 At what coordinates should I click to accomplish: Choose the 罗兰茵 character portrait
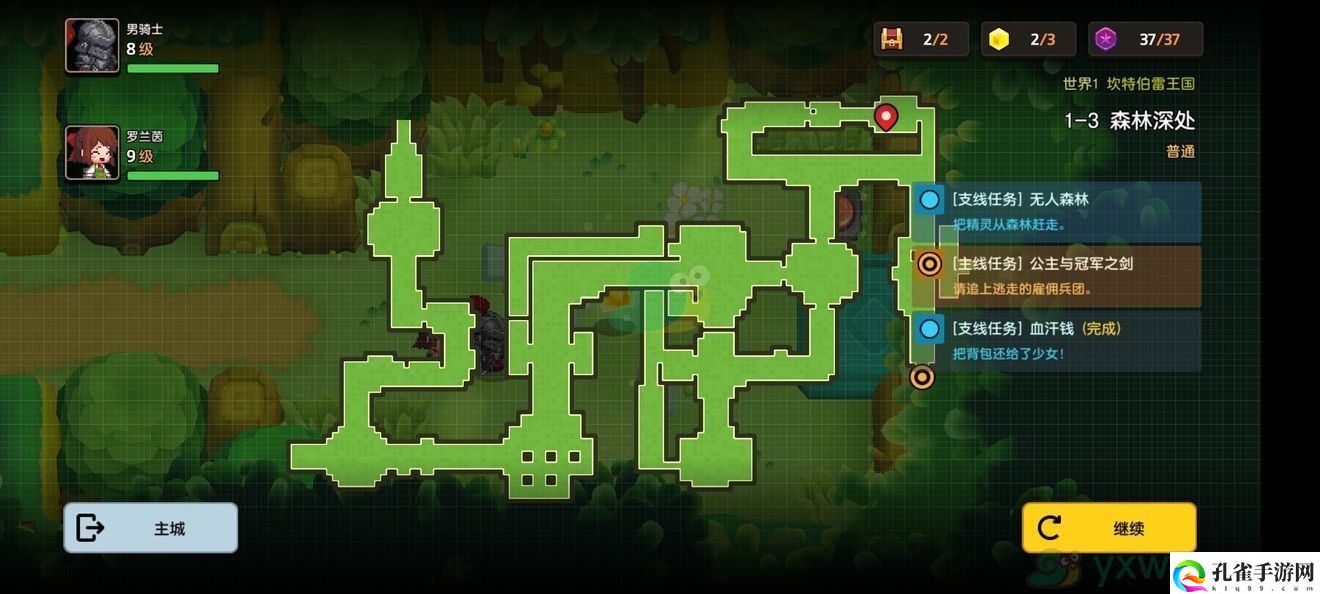pos(92,153)
